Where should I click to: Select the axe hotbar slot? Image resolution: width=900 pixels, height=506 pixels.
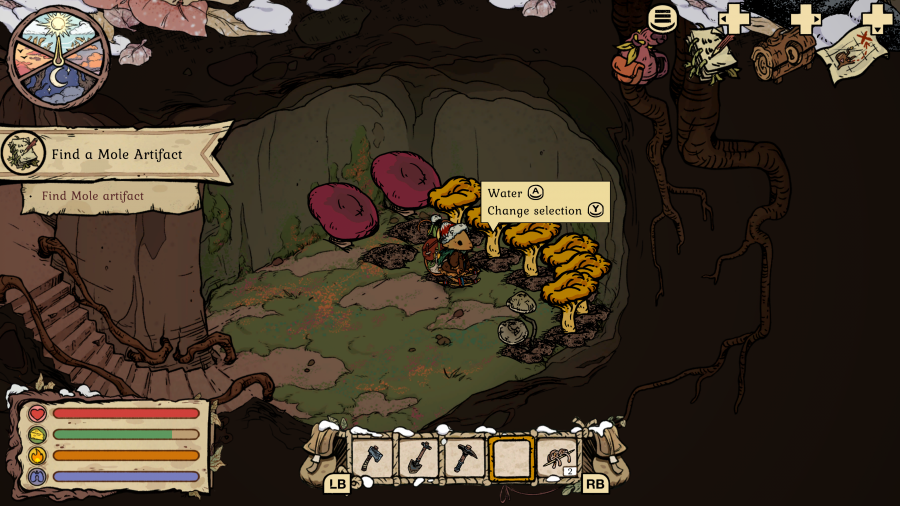[x=372, y=458]
